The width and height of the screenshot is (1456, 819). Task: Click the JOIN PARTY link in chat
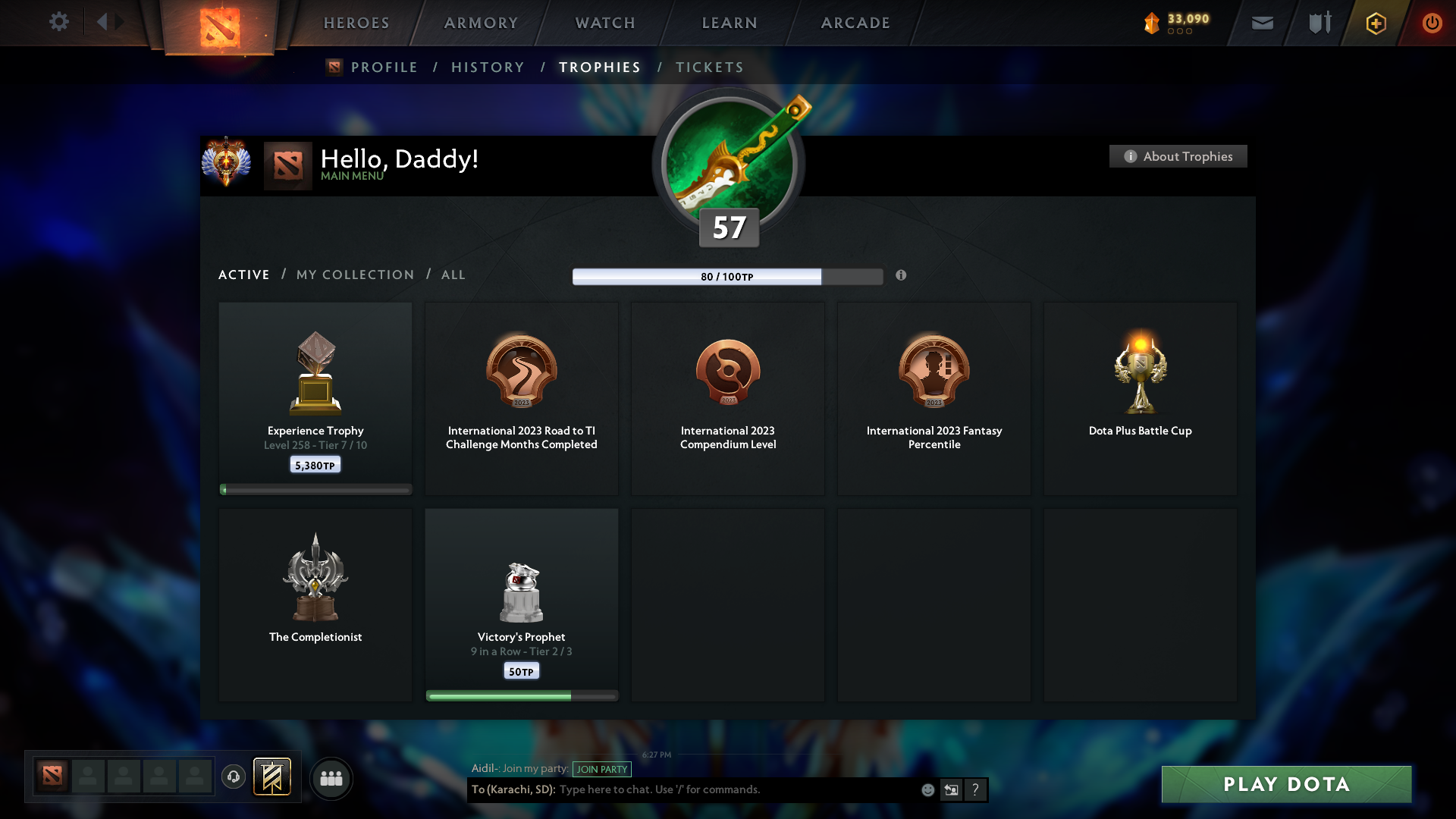[x=602, y=769]
